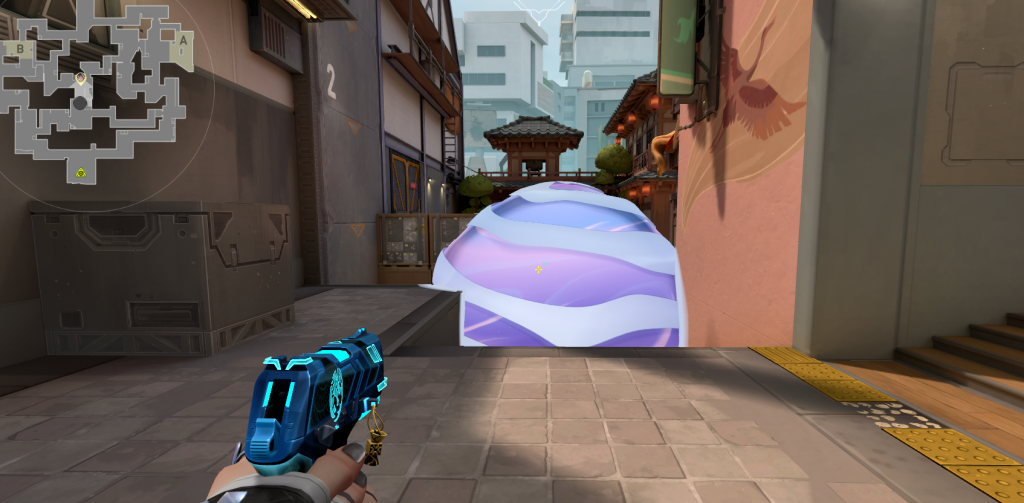Click the player agent marker on the minimap
1024x503 pixels.
click(80, 78)
